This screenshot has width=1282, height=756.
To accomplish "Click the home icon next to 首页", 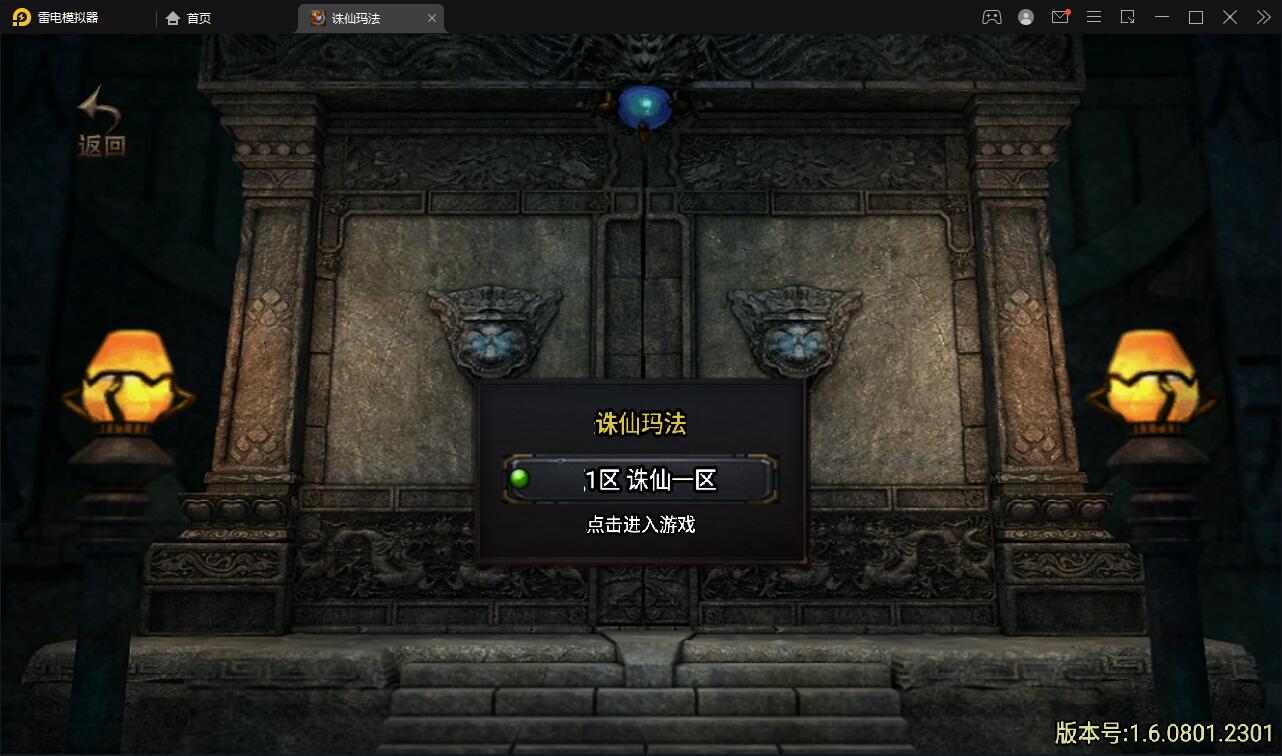I will [x=172, y=17].
